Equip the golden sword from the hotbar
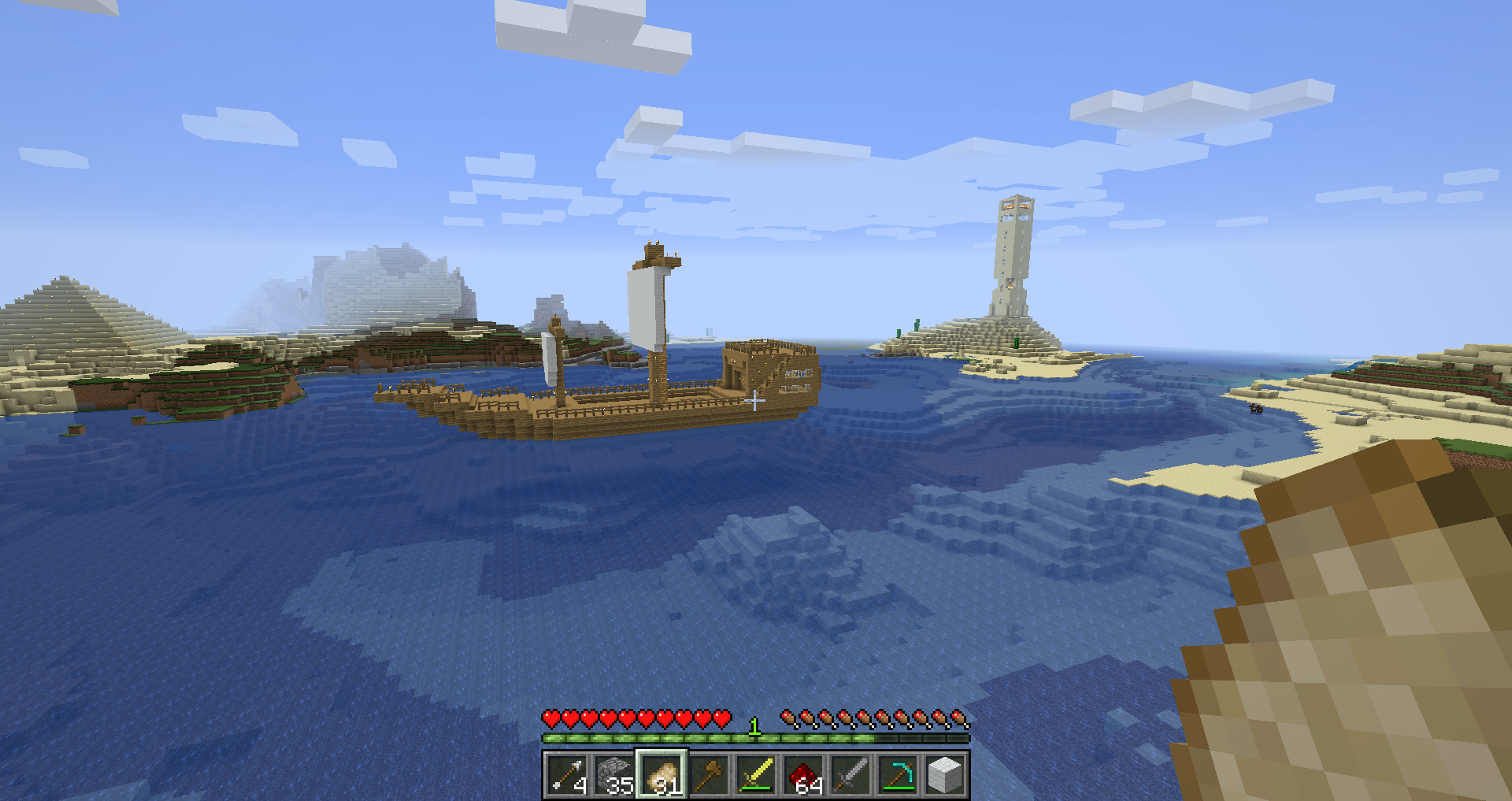 (756, 775)
